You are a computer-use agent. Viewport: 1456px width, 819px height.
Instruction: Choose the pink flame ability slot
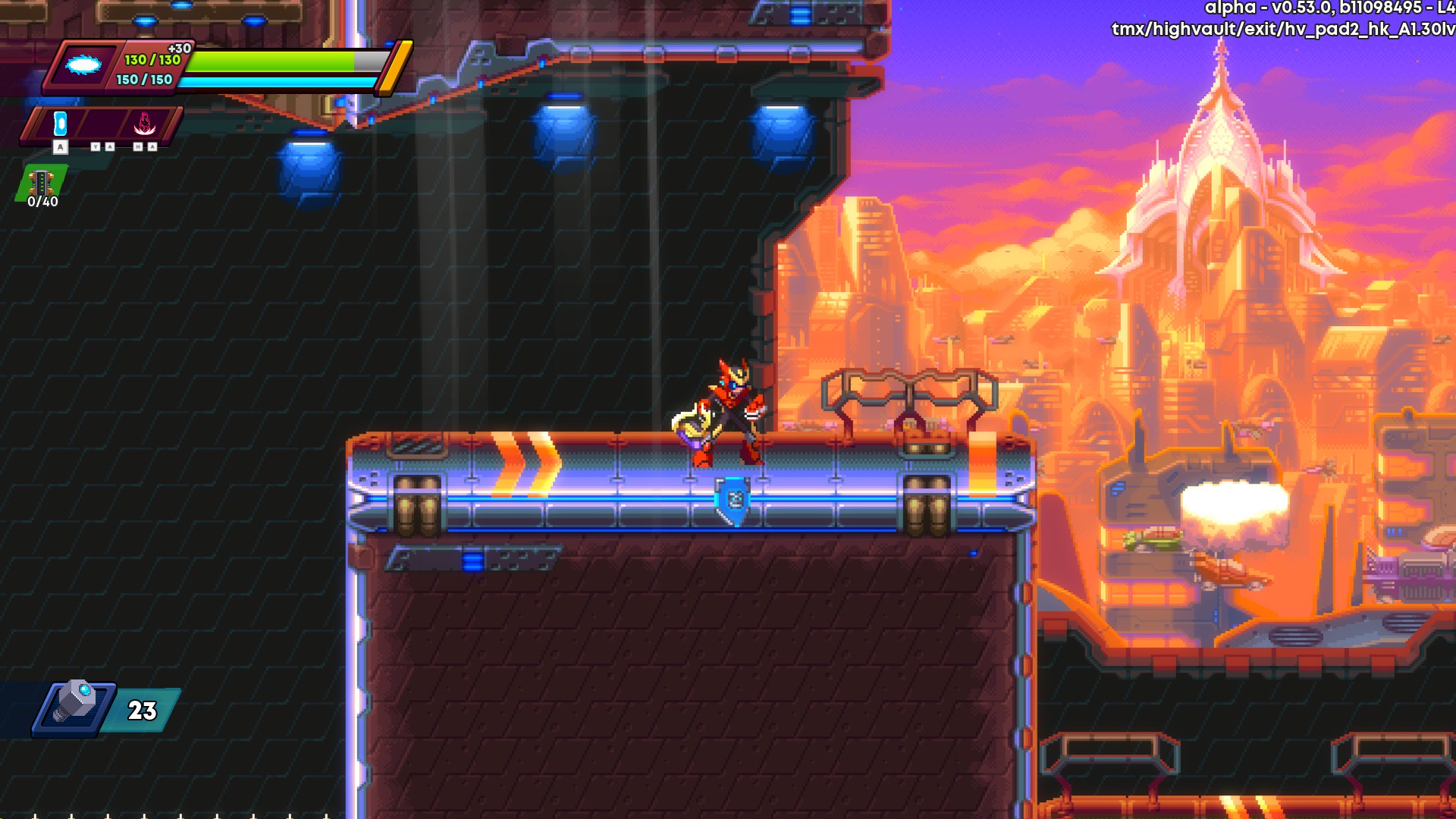tap(145, 124)
